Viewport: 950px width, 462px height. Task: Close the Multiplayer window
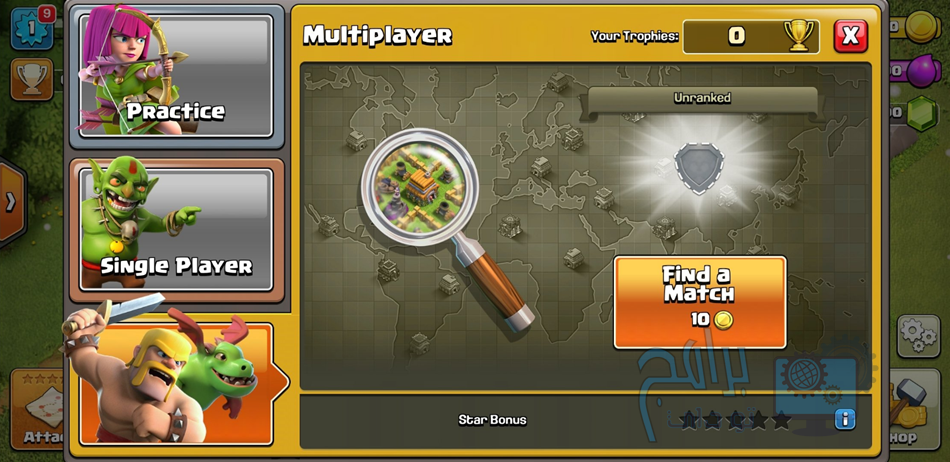pyautogui.click(x=850, y=36)
